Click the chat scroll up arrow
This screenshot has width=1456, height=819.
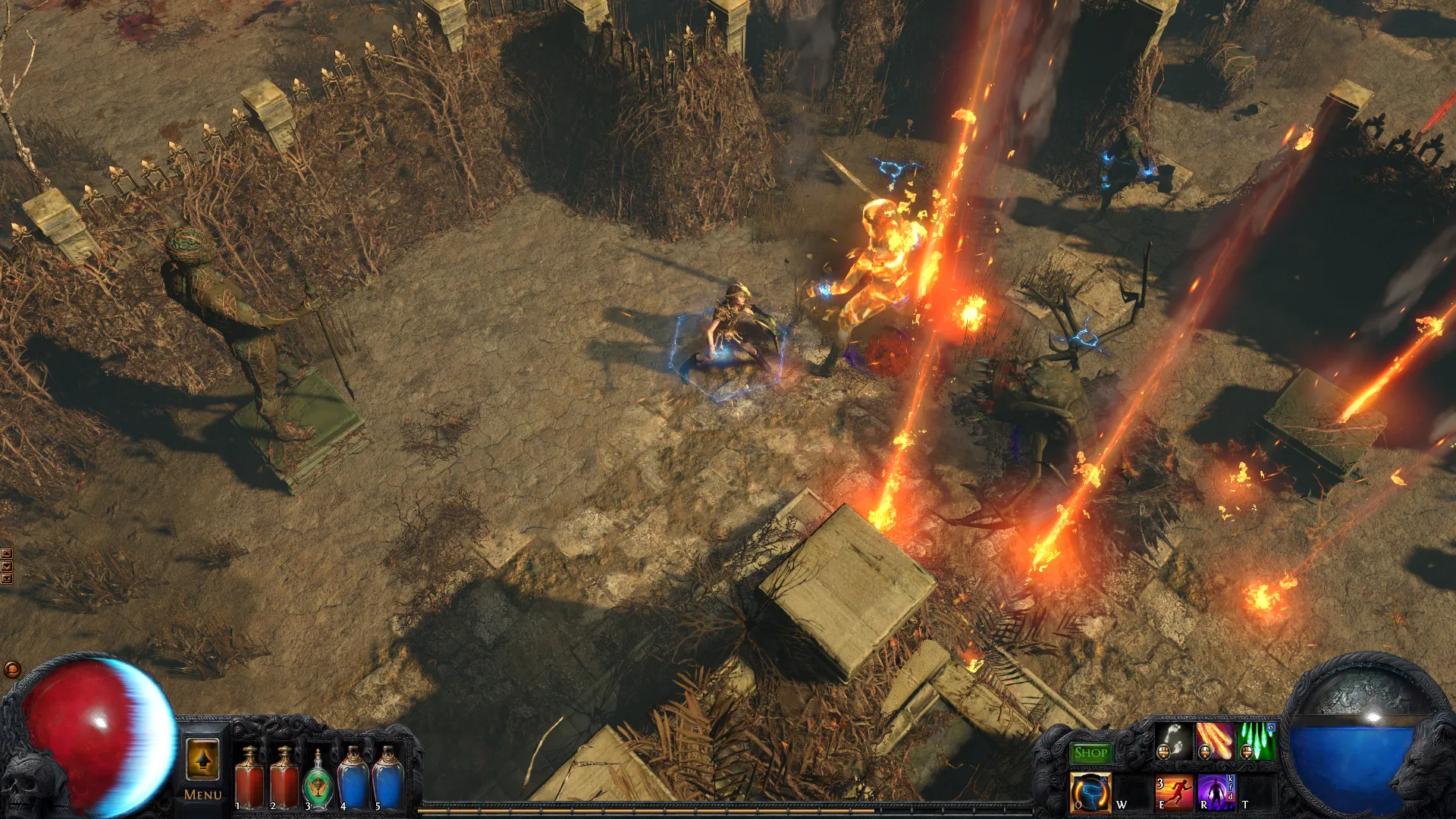click(7, 554)
